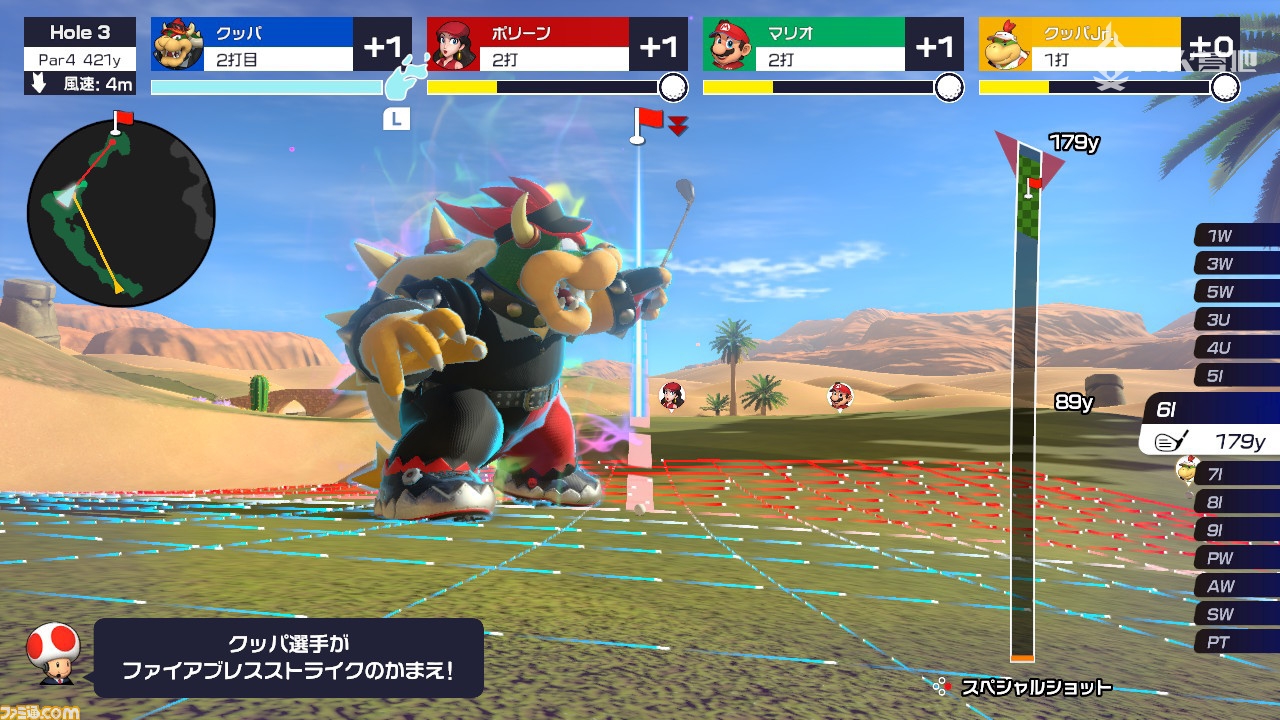The image size is (1280, 720).
Task: Select the ポリーン player panel
Action: coord(557,45)
